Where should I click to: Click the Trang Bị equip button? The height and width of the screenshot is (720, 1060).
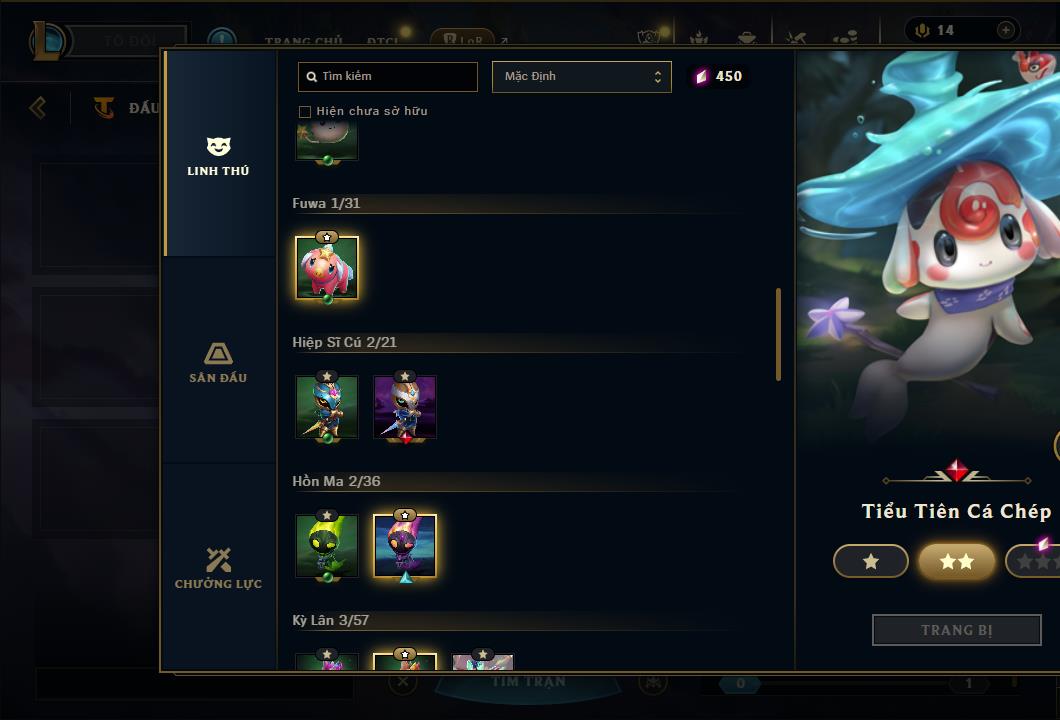956,630
